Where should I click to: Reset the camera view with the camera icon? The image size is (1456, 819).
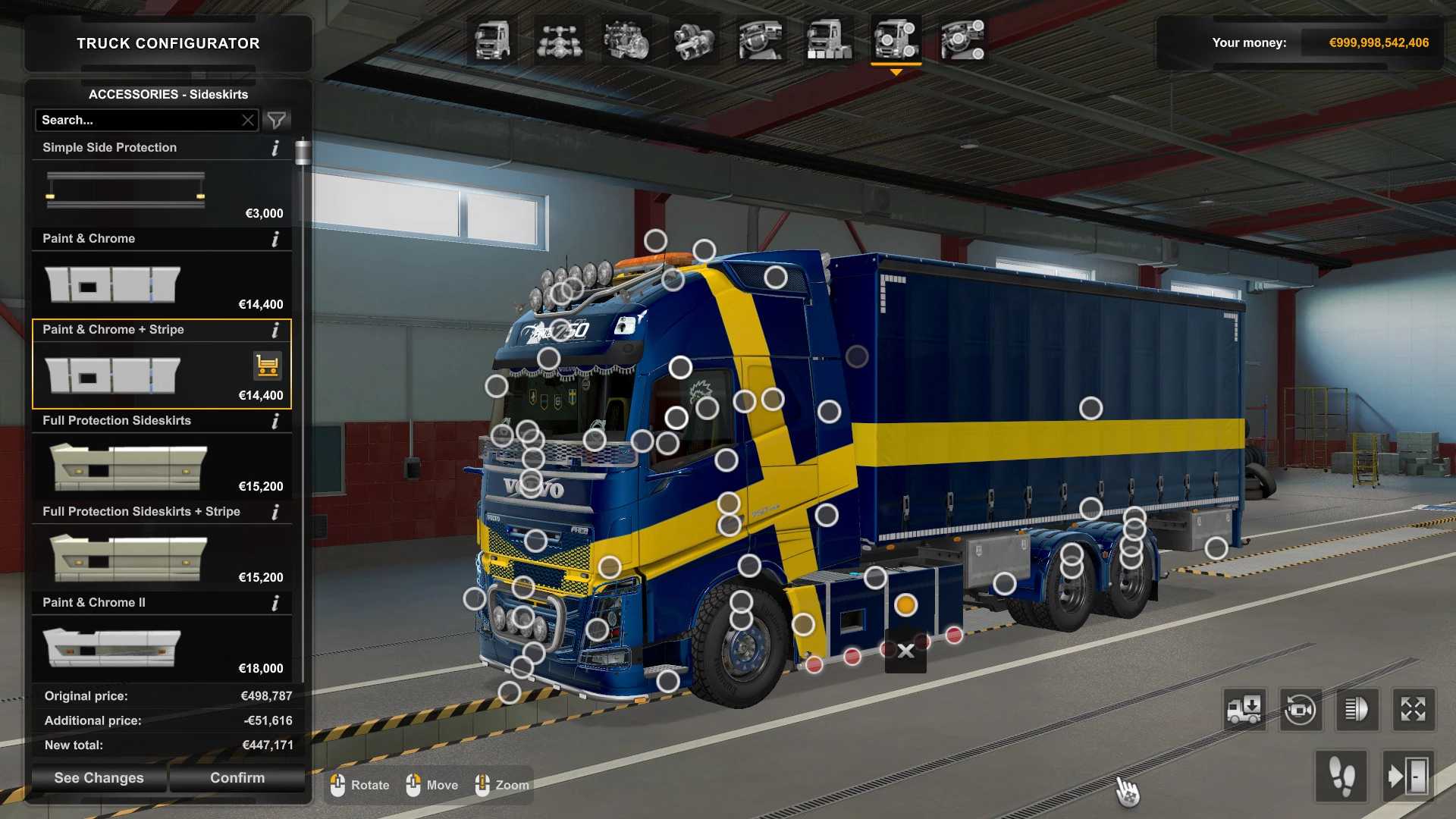click(1301, 710)
